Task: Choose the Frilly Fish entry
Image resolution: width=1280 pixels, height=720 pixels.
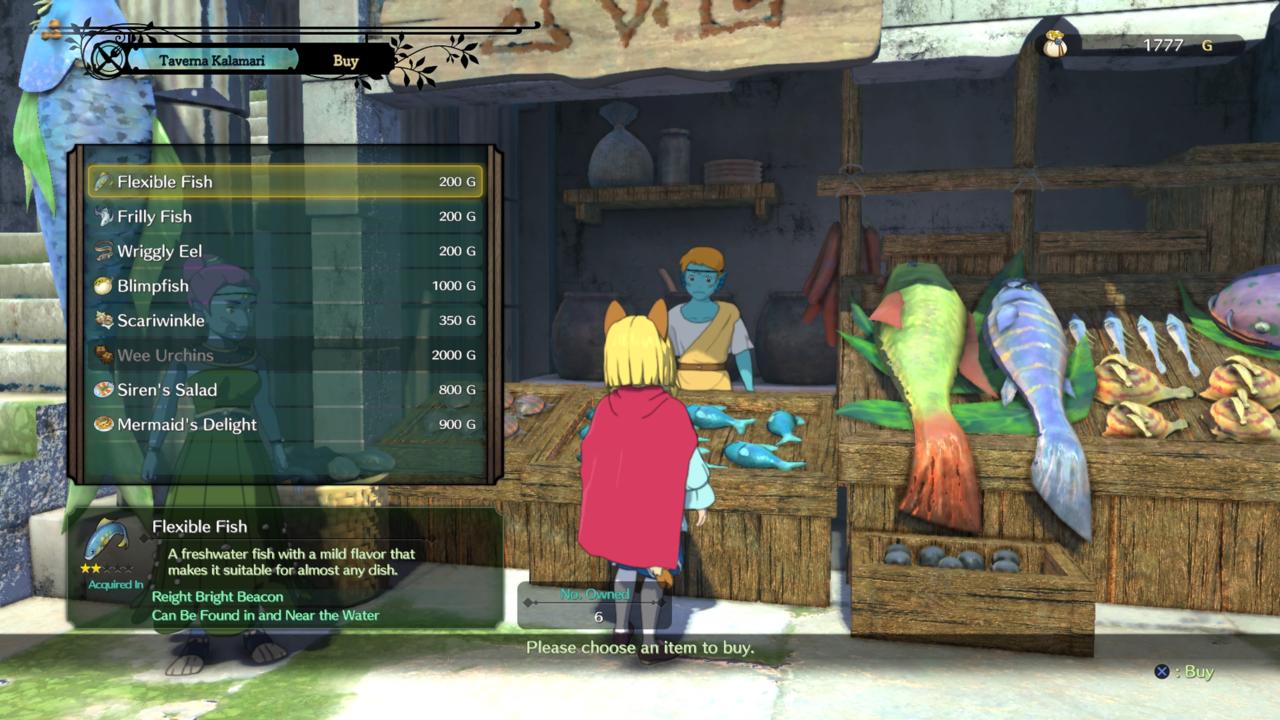Action: coord(285,216)
